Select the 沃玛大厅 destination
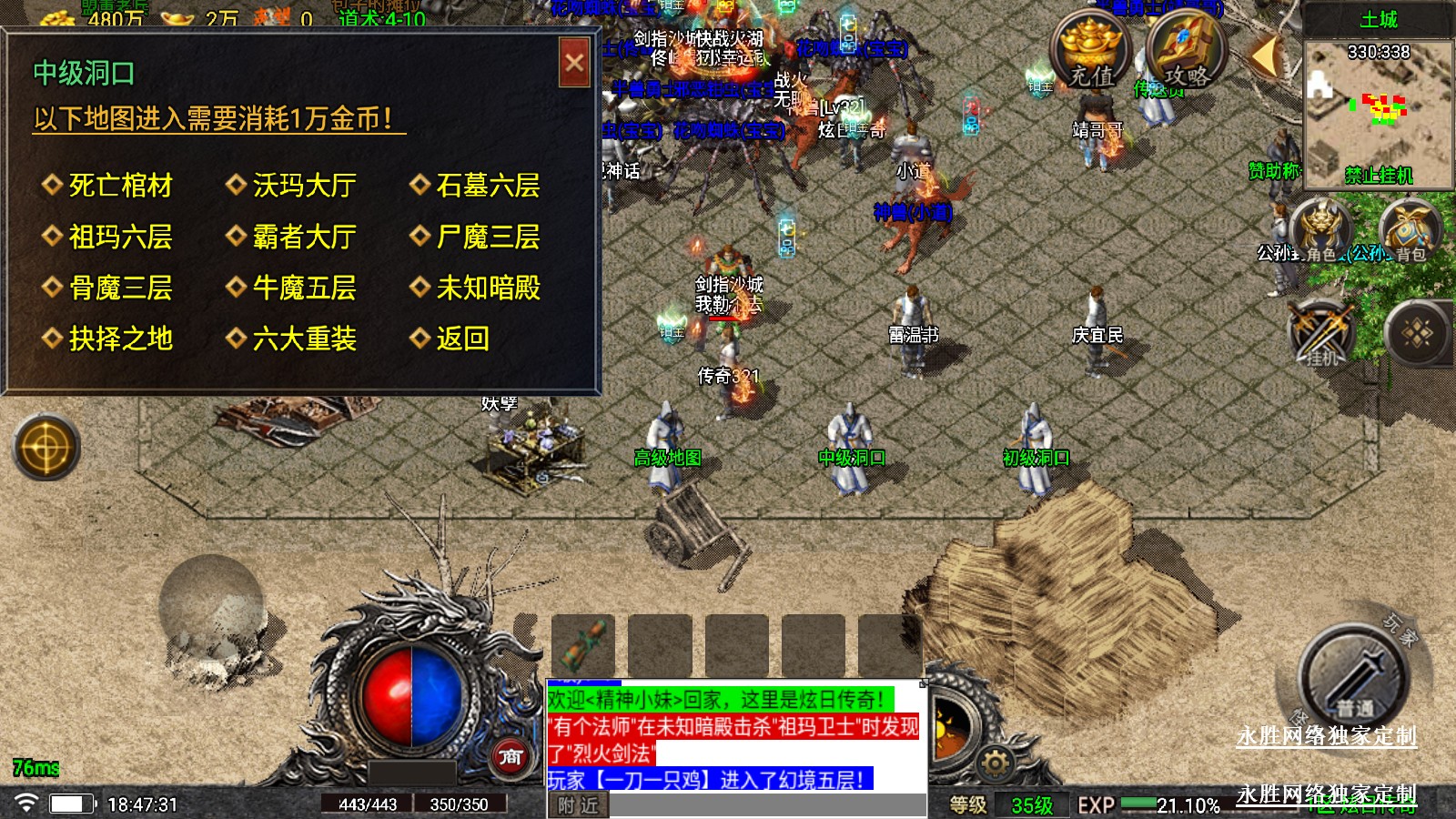This screenshot has height=819, width=1456. click(304, 186)
